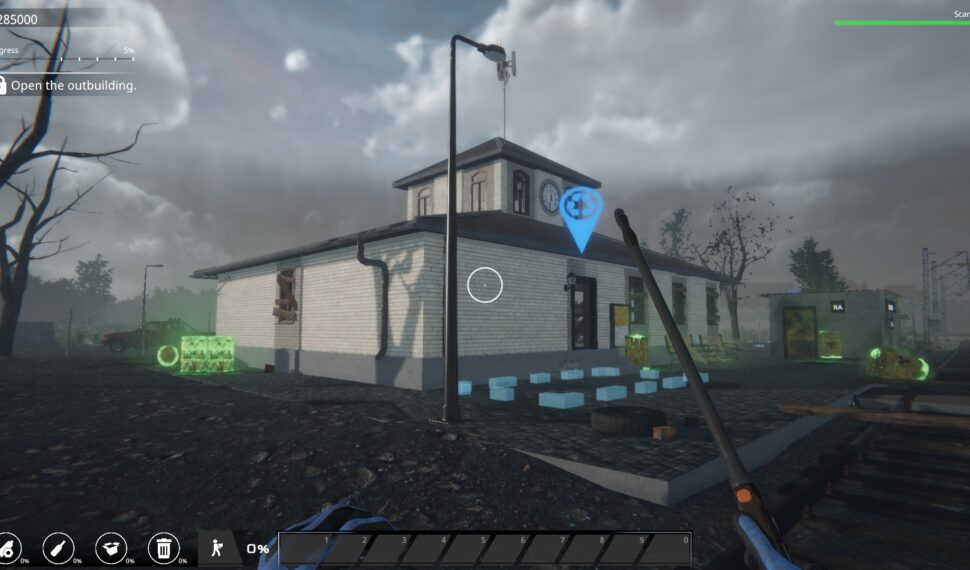
Task: Click the worker carrying box icon
Action: [x=215, y=547]
